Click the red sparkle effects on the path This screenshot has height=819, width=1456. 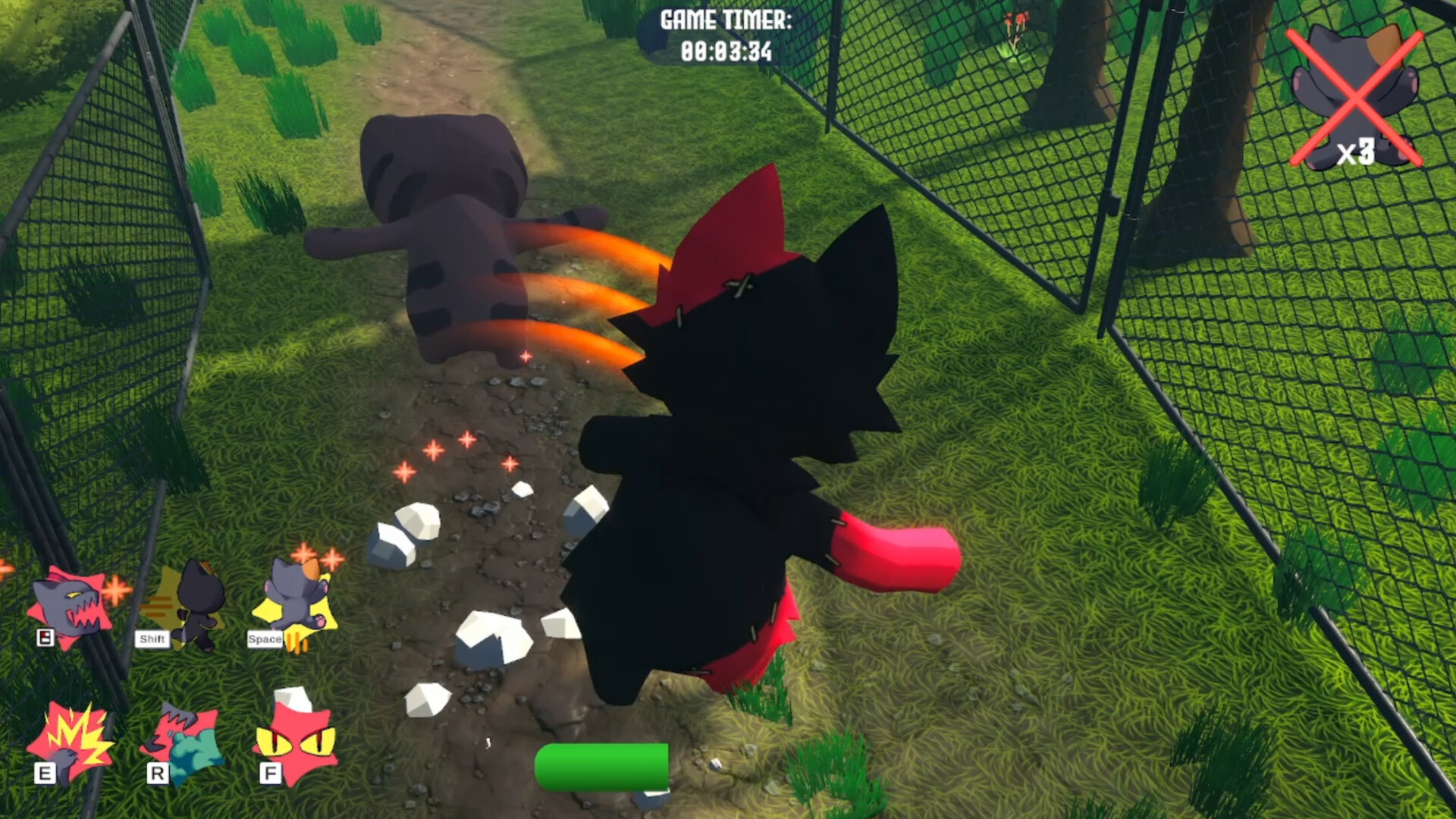(455, 455)
